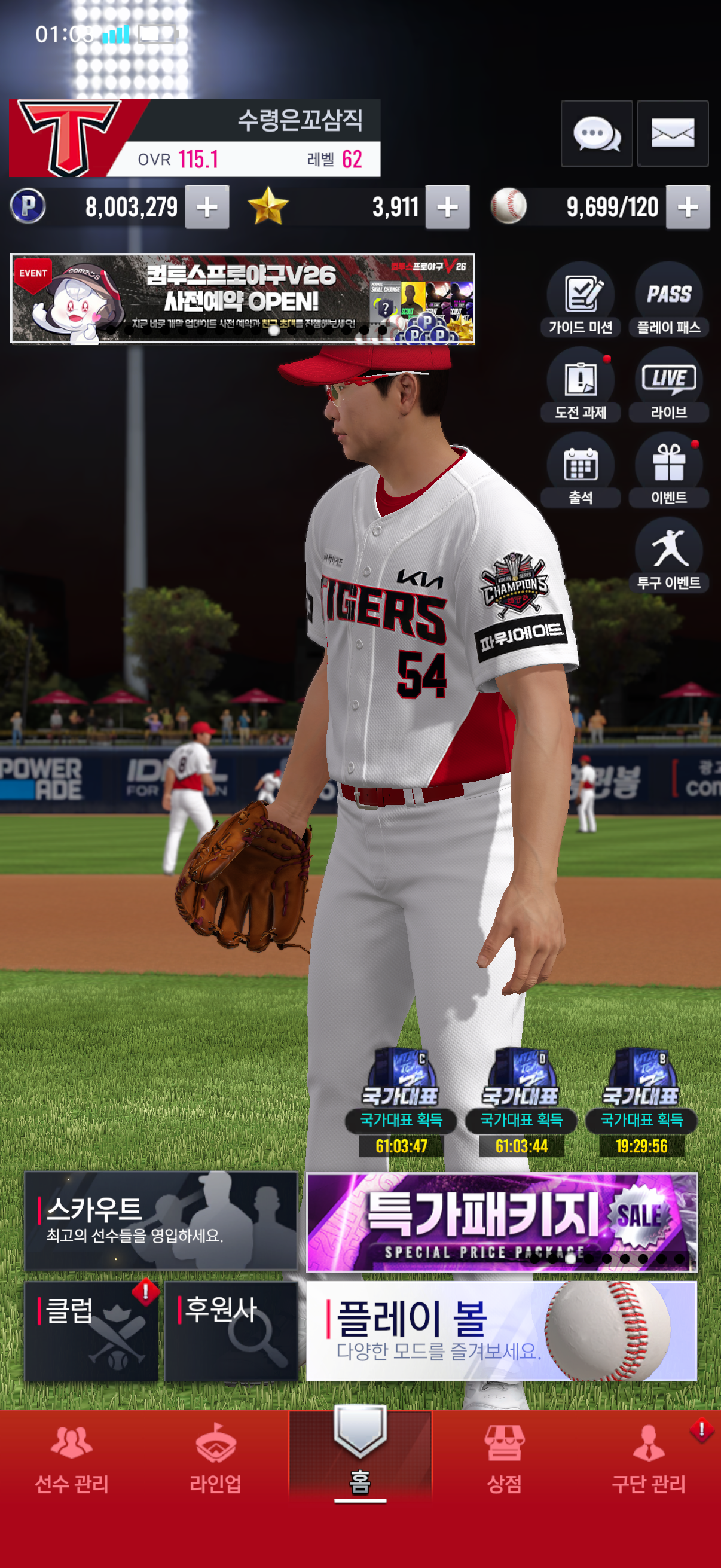Open the 스카우트 scout panel
The width and height of the screenshot is (721, 1568).
[161, 1221]
